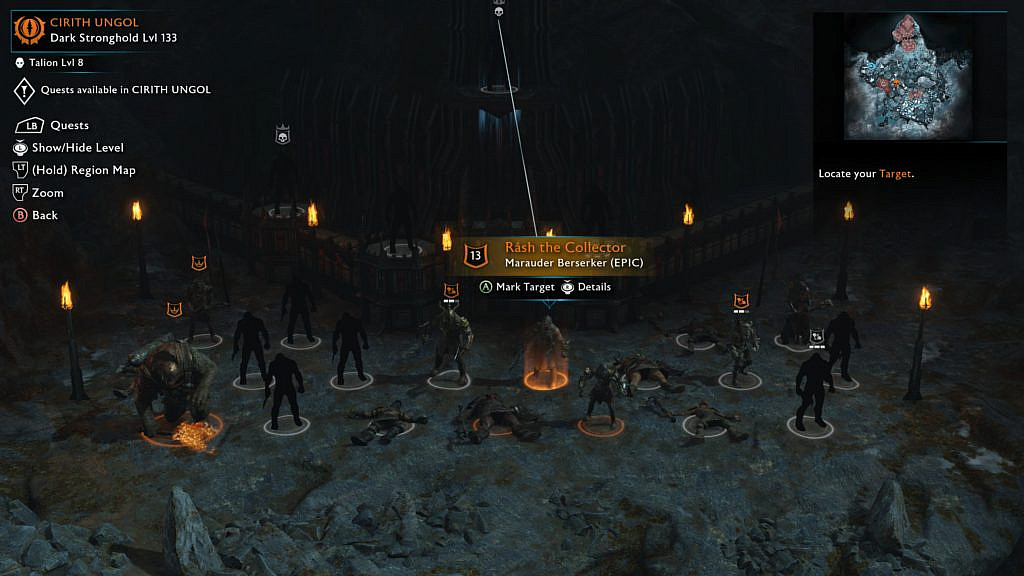Click the Cirith Ungol fortress emblem
This screenshot has height=576, width=1024.
[27, 31]
